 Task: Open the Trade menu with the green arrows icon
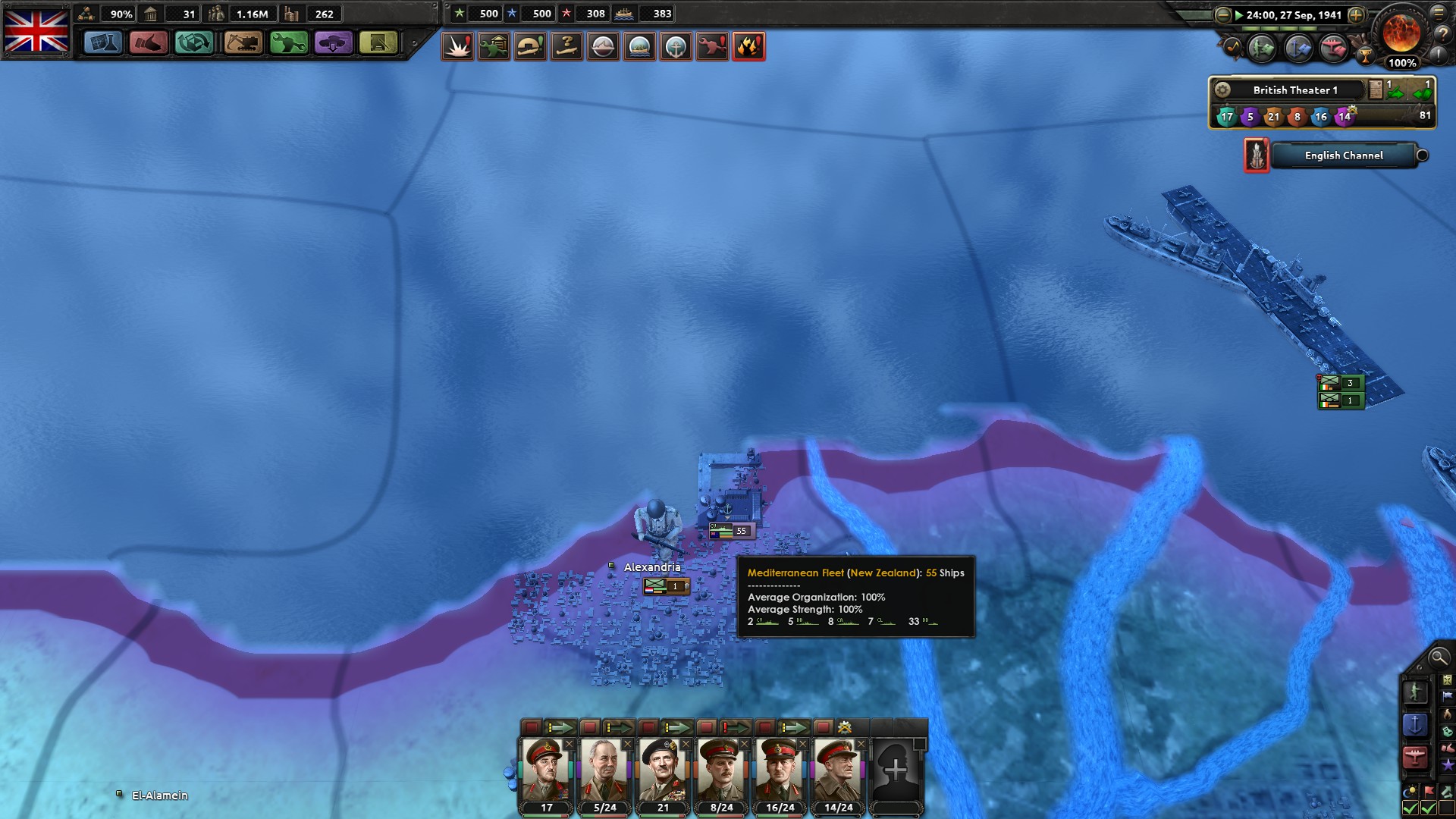click(194, 44)
